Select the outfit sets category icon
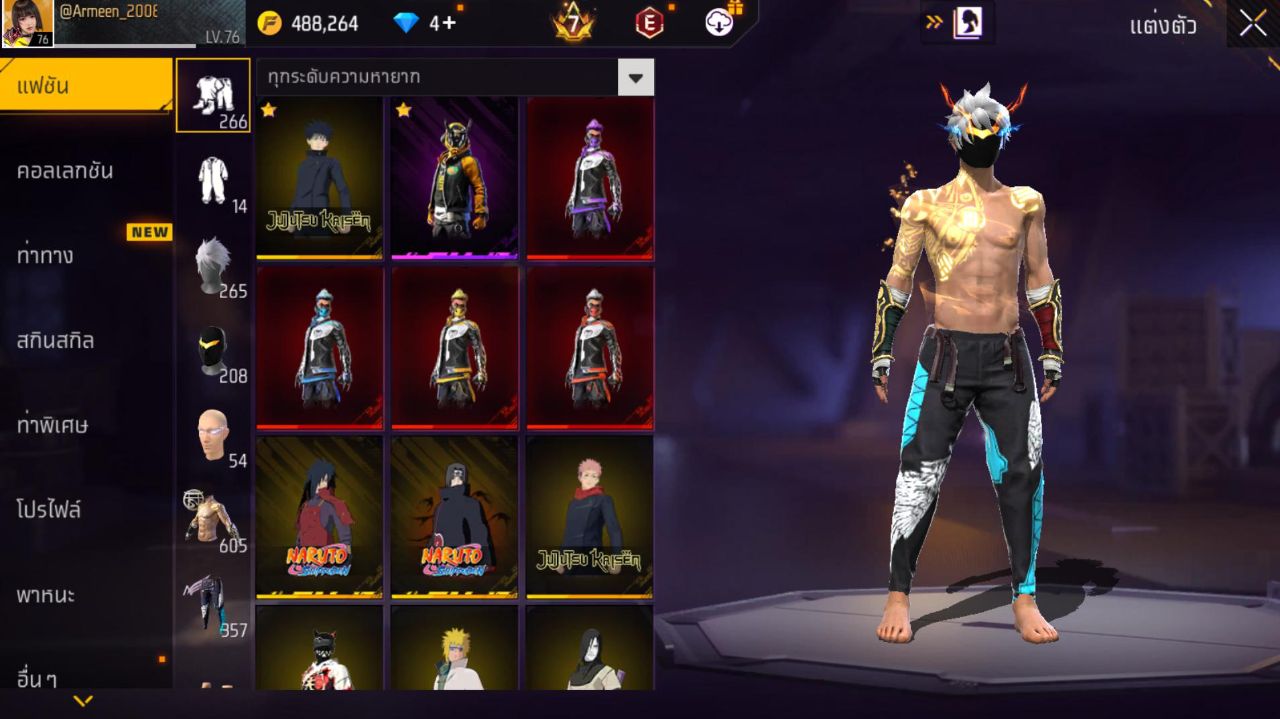The width and height of the screenshot is (1280, 719). click(x=213, y=95)
